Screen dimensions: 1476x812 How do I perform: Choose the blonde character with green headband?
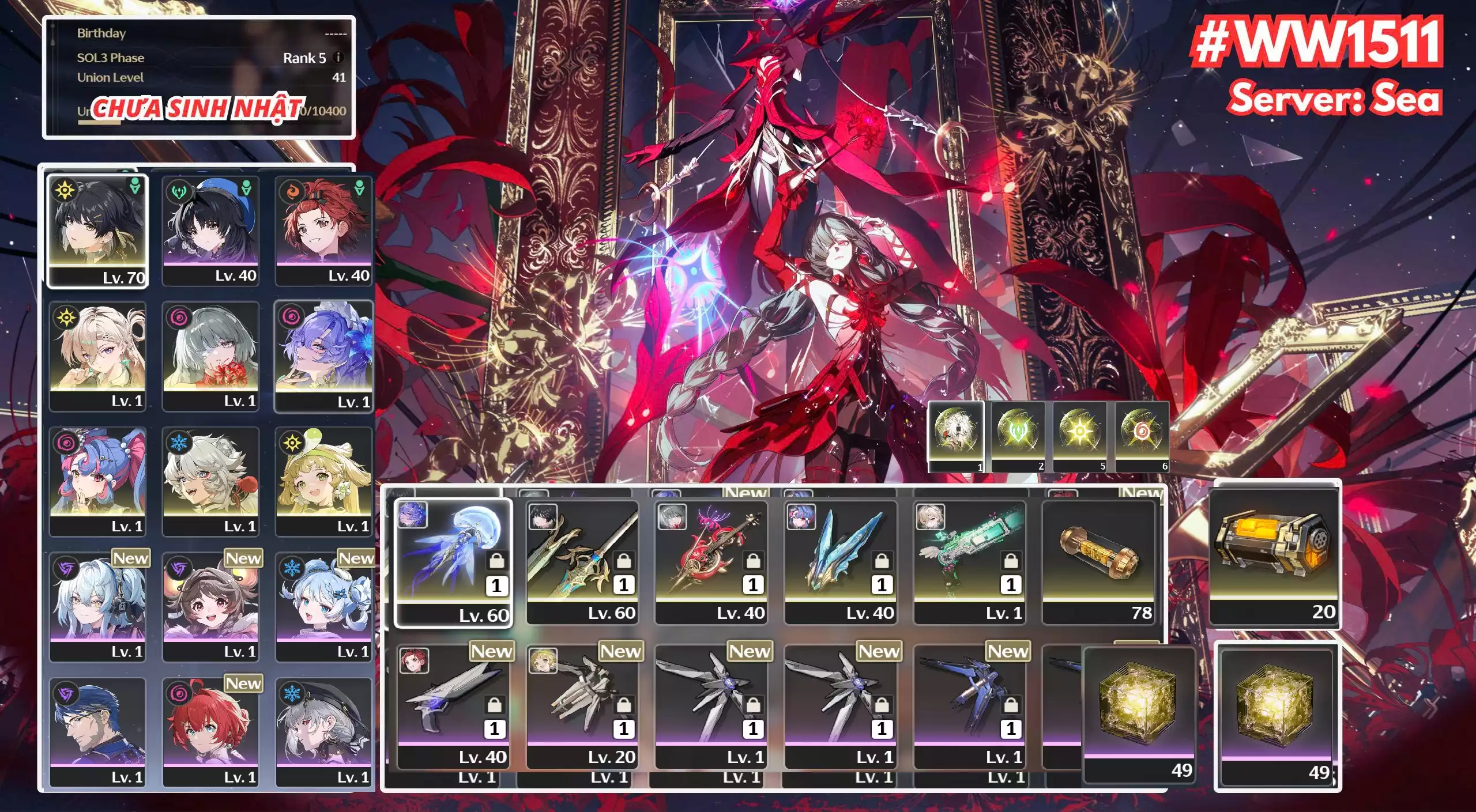pos(323,481)
